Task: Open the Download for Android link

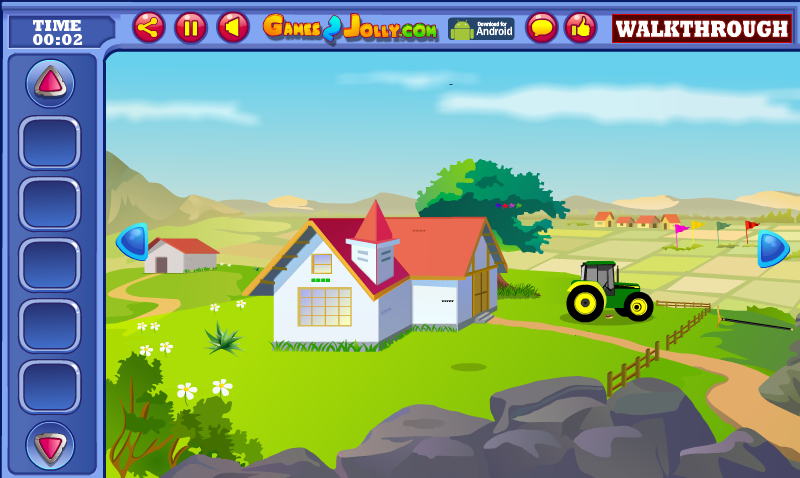Action: 480,28
